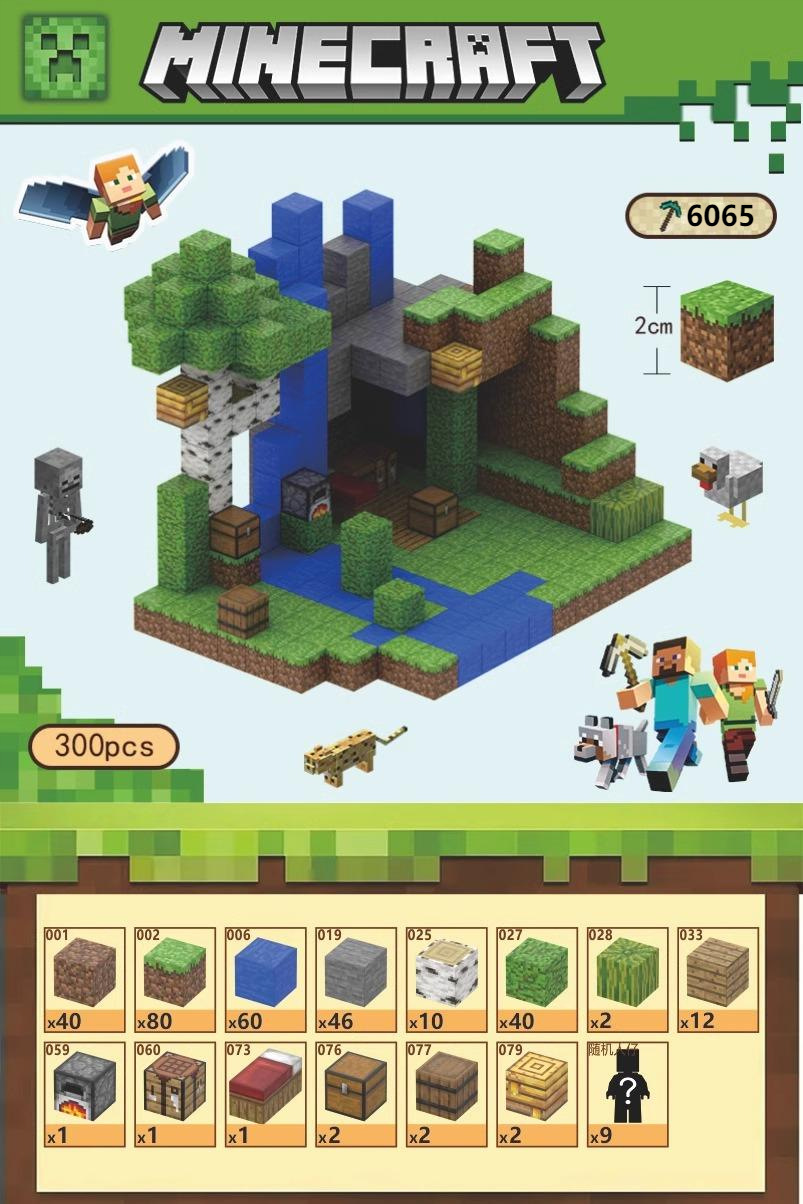Click the white birch log block slot
Viewport: 803px width, 1204px height.
pos(447,979)
